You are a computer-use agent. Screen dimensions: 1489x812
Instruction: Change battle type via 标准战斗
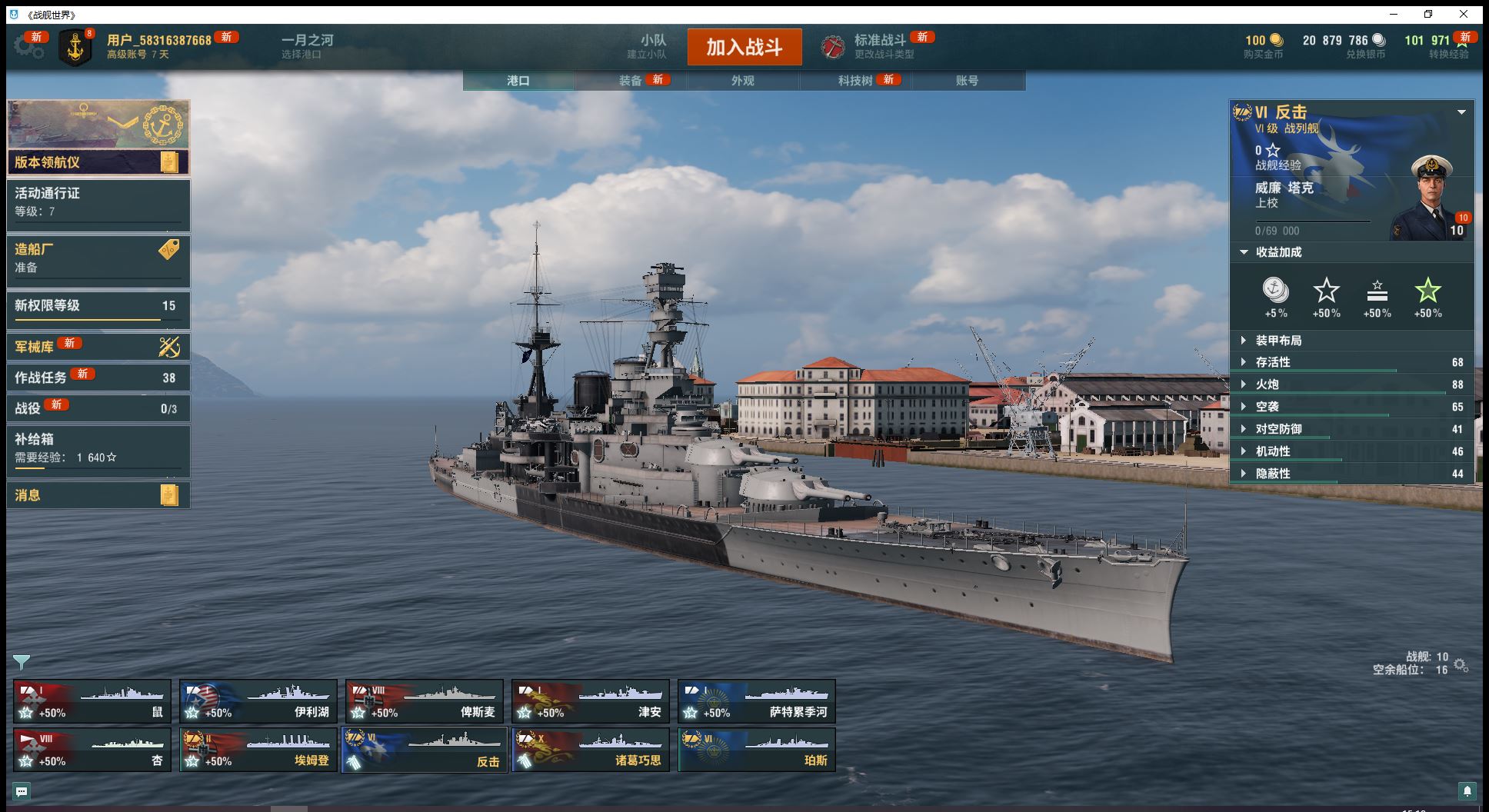tap(878, 46)
